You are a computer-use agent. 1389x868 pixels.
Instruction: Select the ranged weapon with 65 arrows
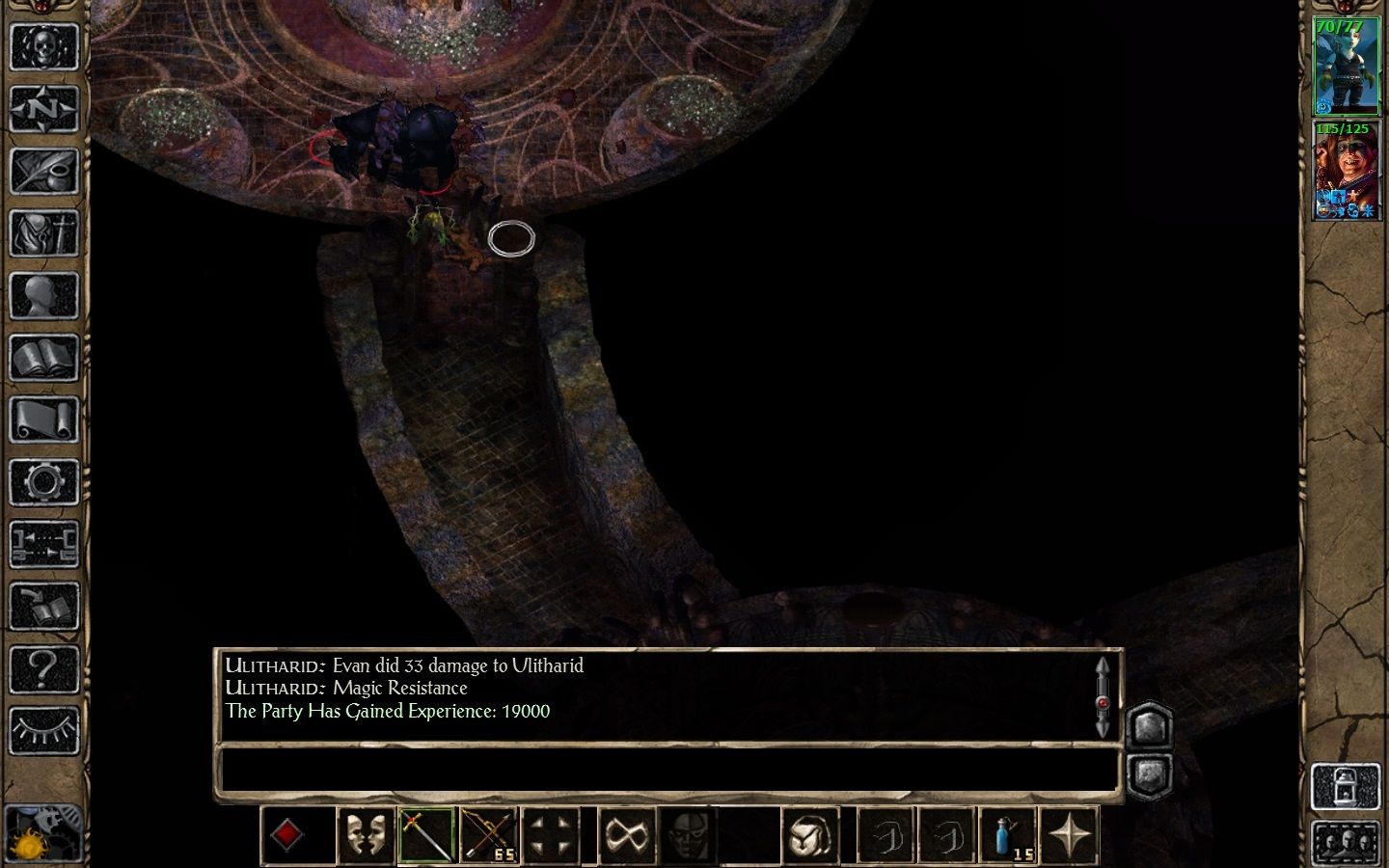[490, 833]
